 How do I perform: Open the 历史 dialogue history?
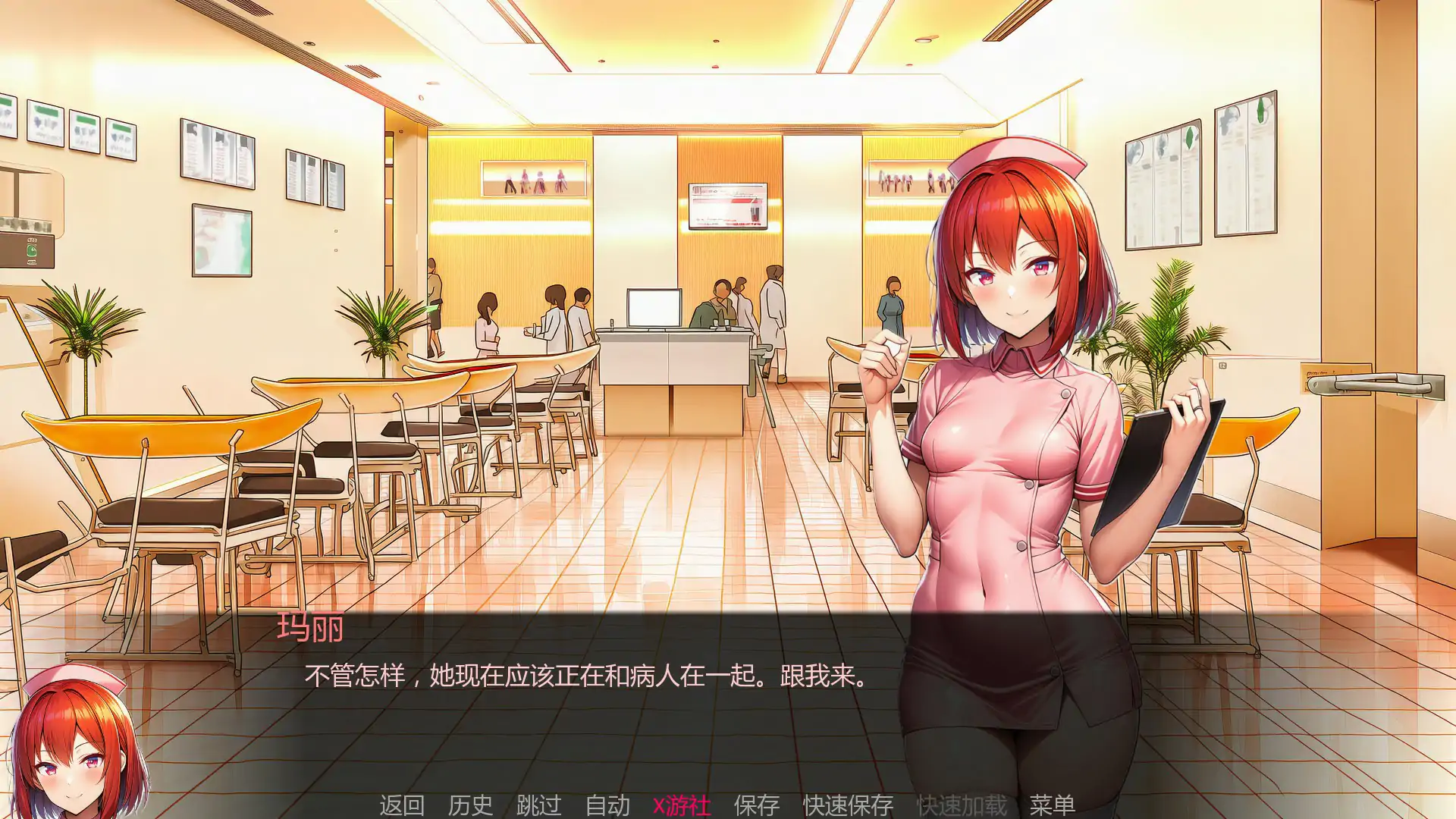click(470, 805)
